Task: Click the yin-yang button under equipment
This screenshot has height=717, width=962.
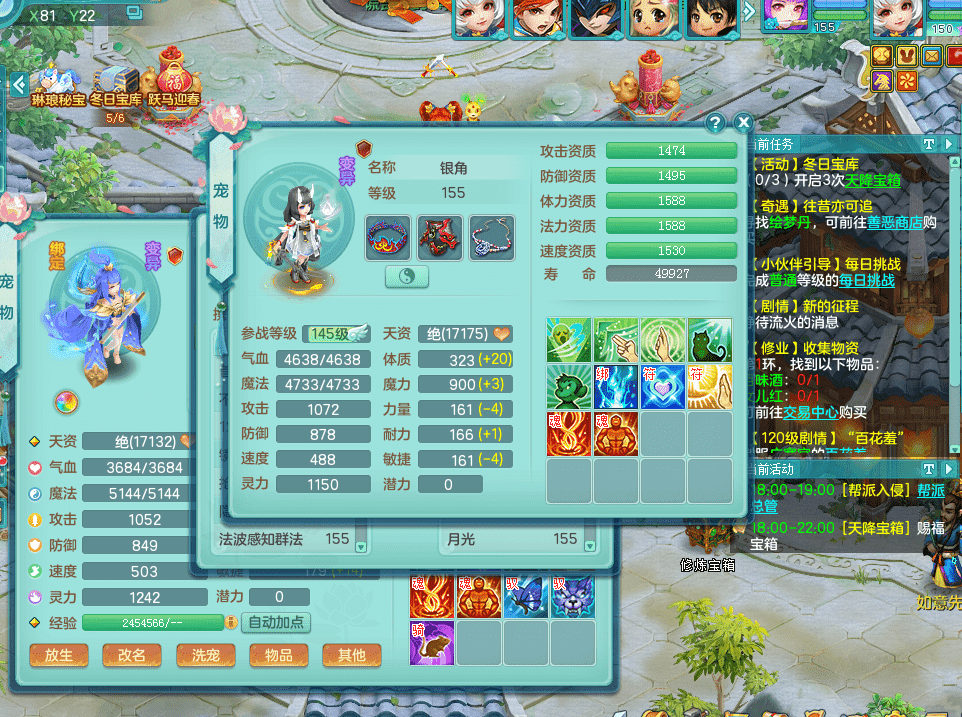Action: point(407,277)
